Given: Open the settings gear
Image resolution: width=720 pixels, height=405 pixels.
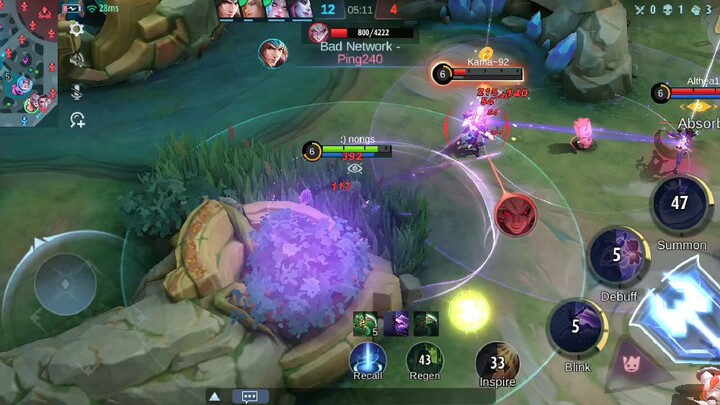Looking at the screenshot, I should pos(77,30).
